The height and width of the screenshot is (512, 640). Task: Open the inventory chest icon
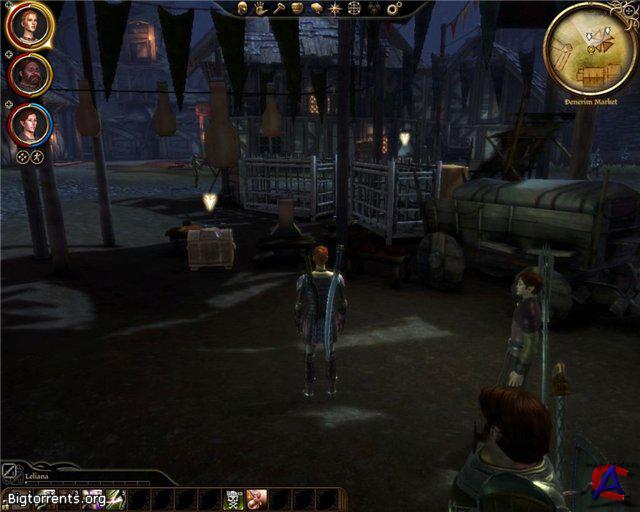297,8
